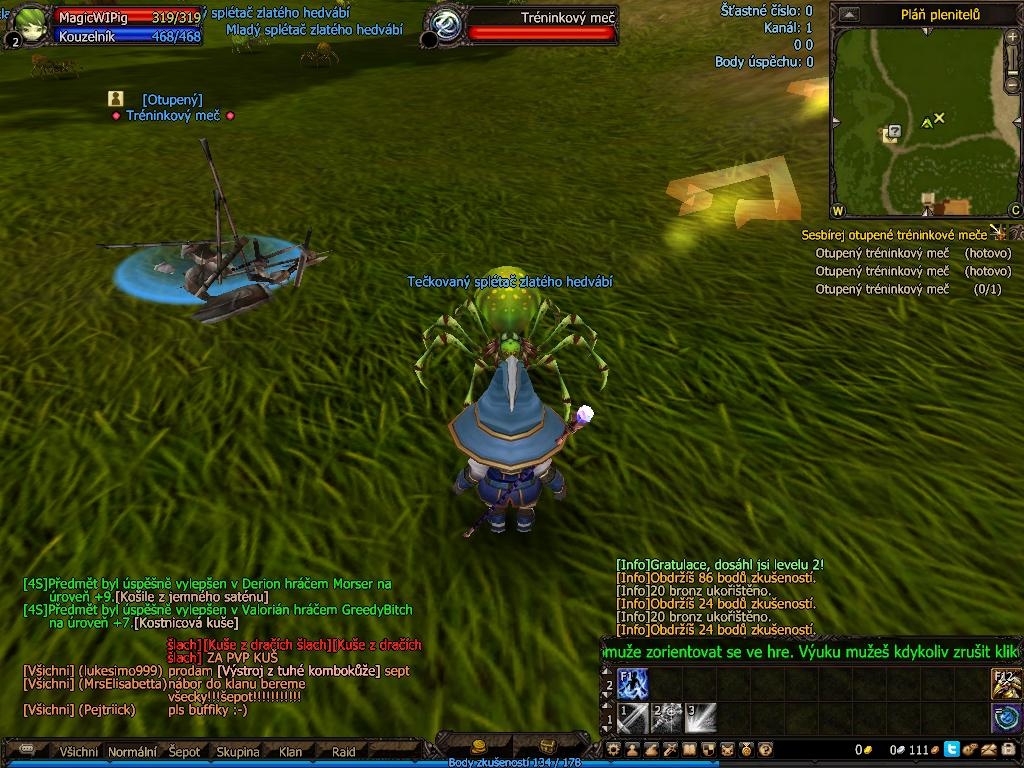The height and width of the screenshot is (768, 1024).
Task: Click the question mark marker on the minimap
Action: coord(894,130)
